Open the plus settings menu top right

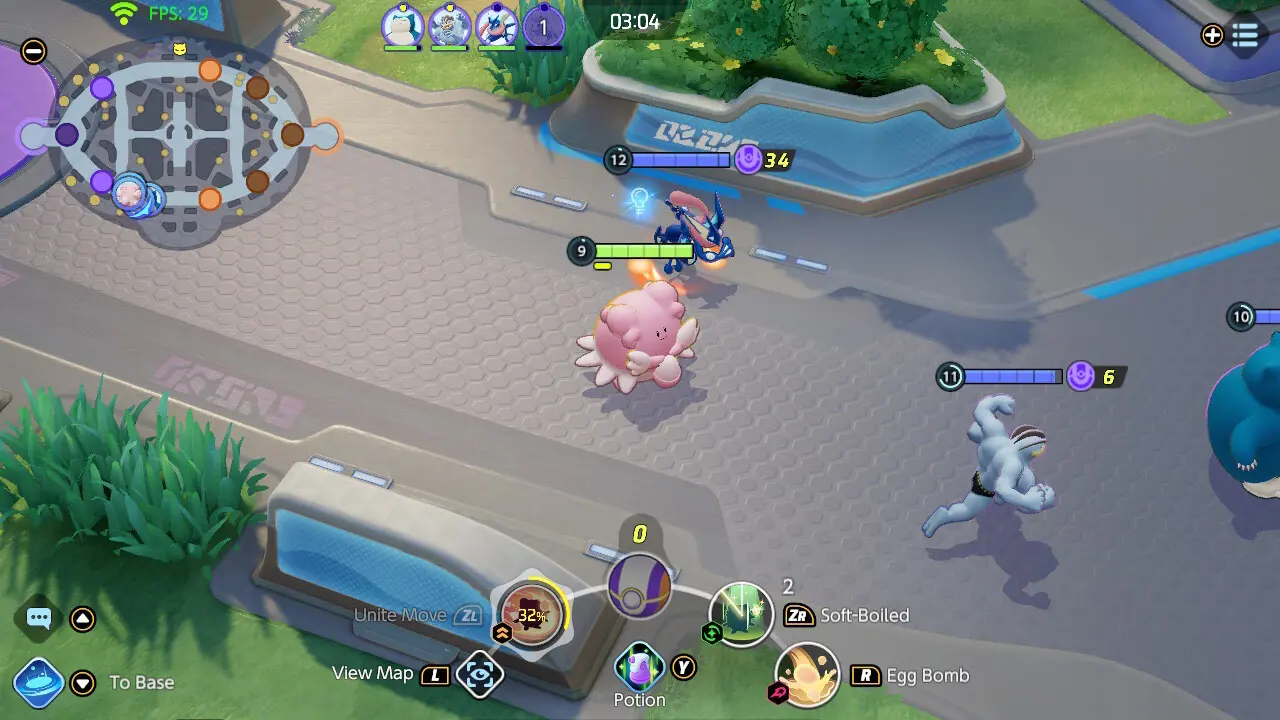click(x=1212, y=35)
